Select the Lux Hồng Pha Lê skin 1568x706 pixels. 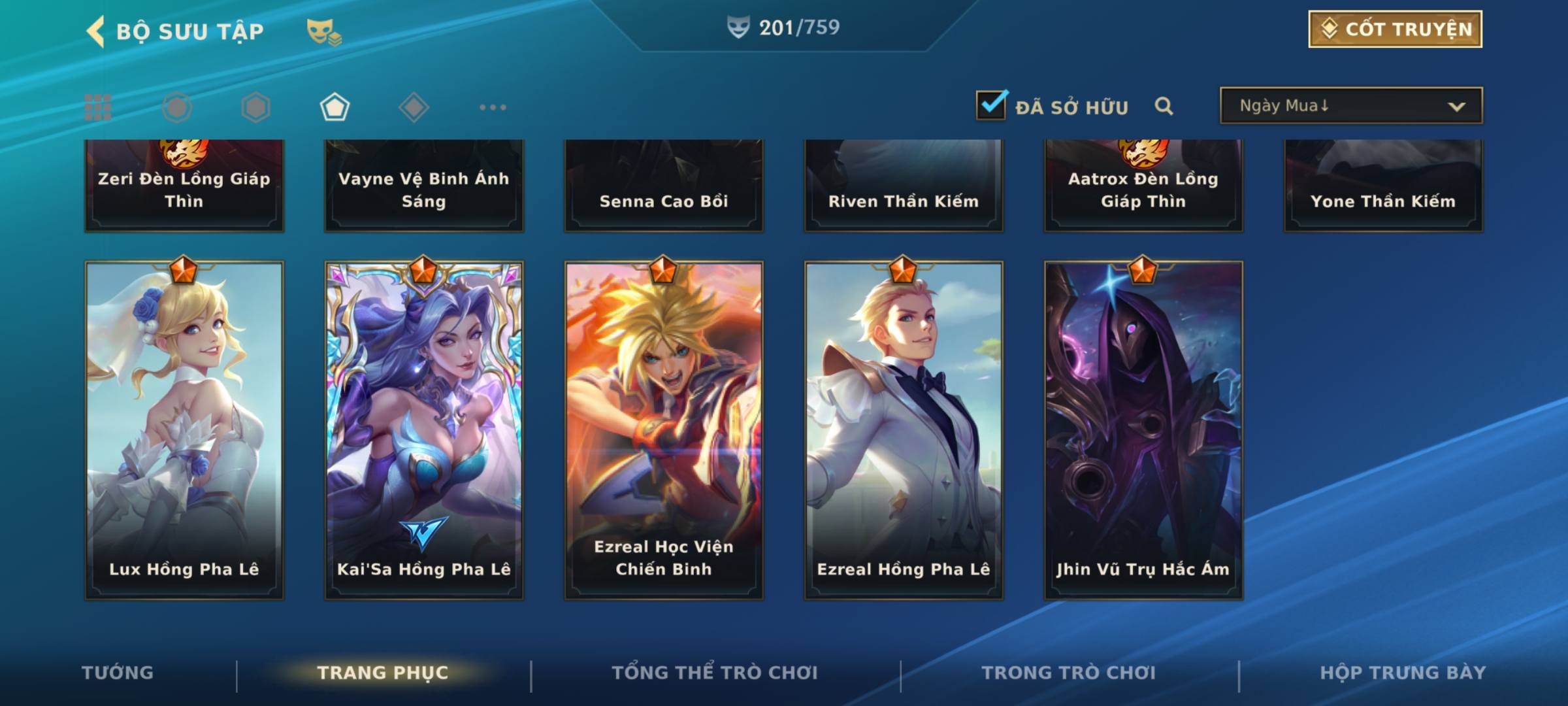[184, 430]
